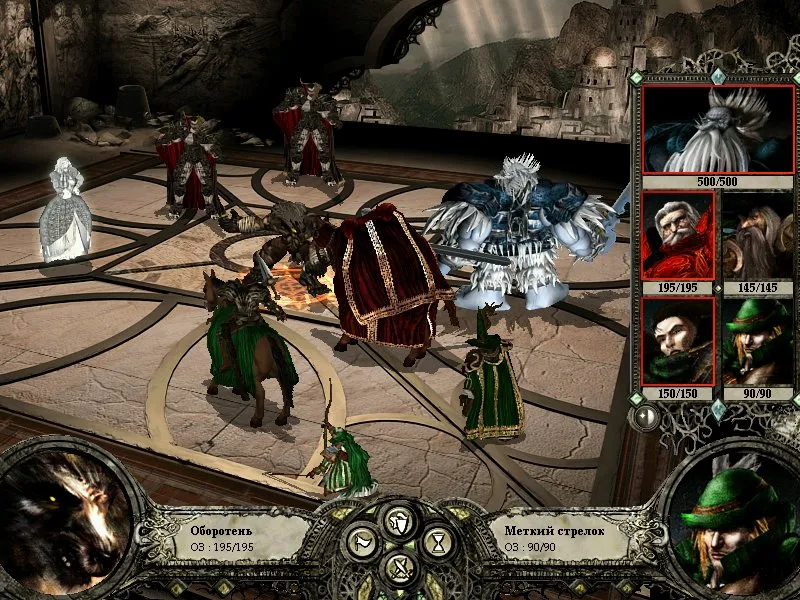Select the red-cloaked old man portrait
The image size is (800, 600).
678,236
